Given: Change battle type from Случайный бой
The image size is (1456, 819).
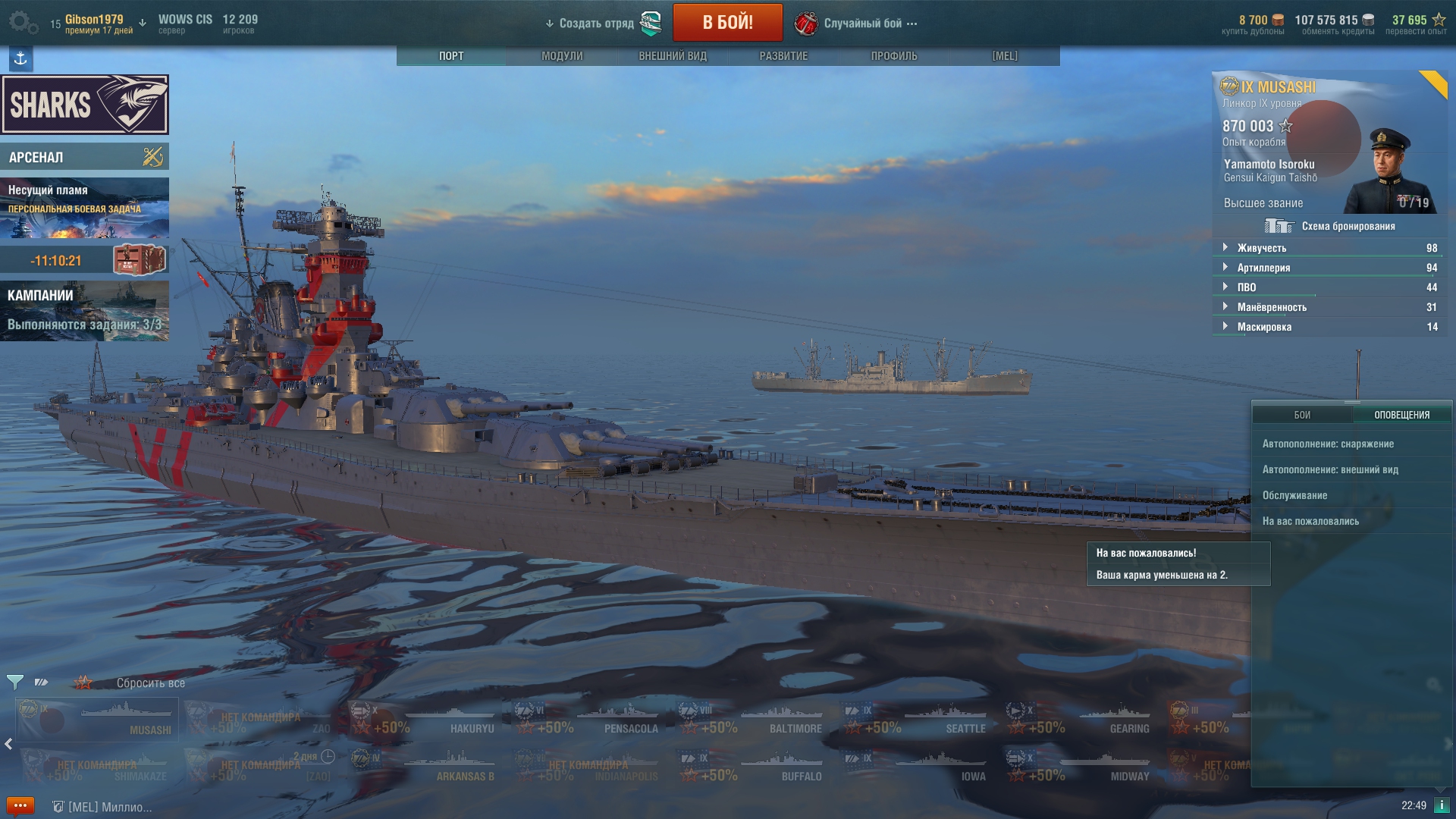Looking at the screenshot, I should (863, 24).
